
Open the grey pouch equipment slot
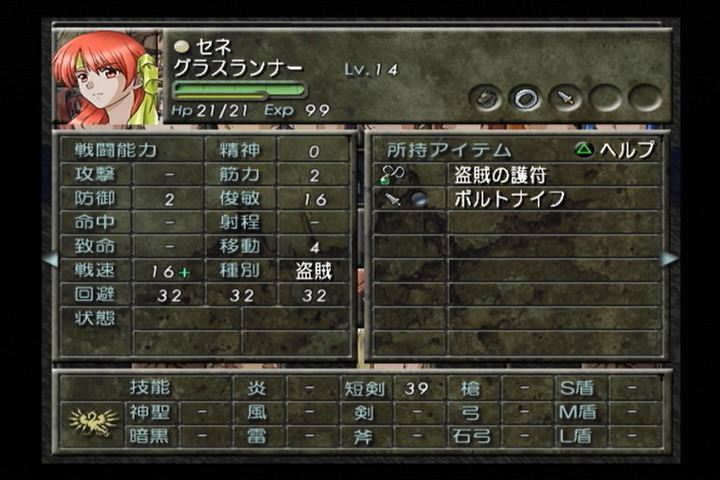tap(486, 98)
